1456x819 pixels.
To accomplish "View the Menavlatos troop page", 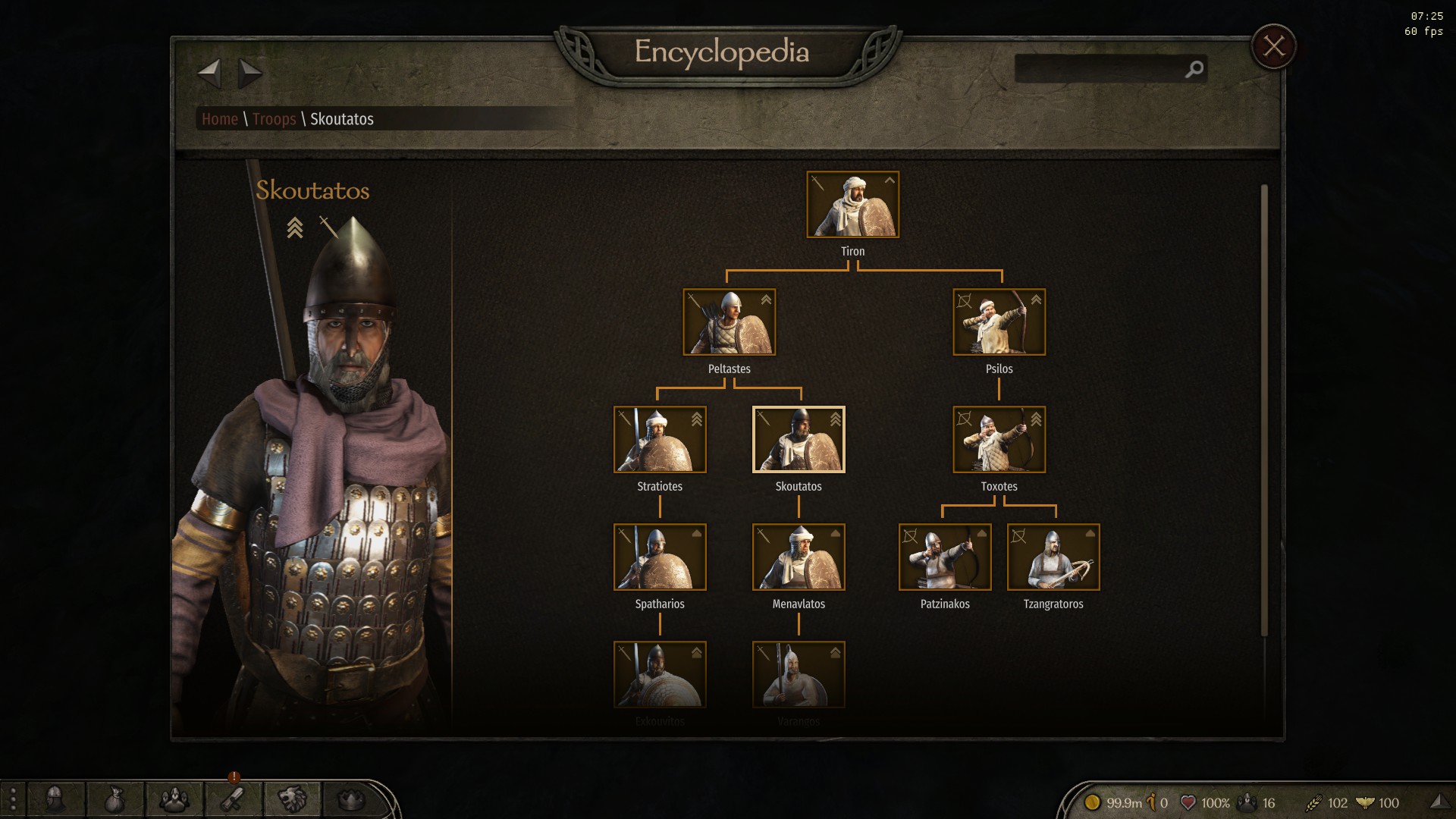I will (799, 557).
